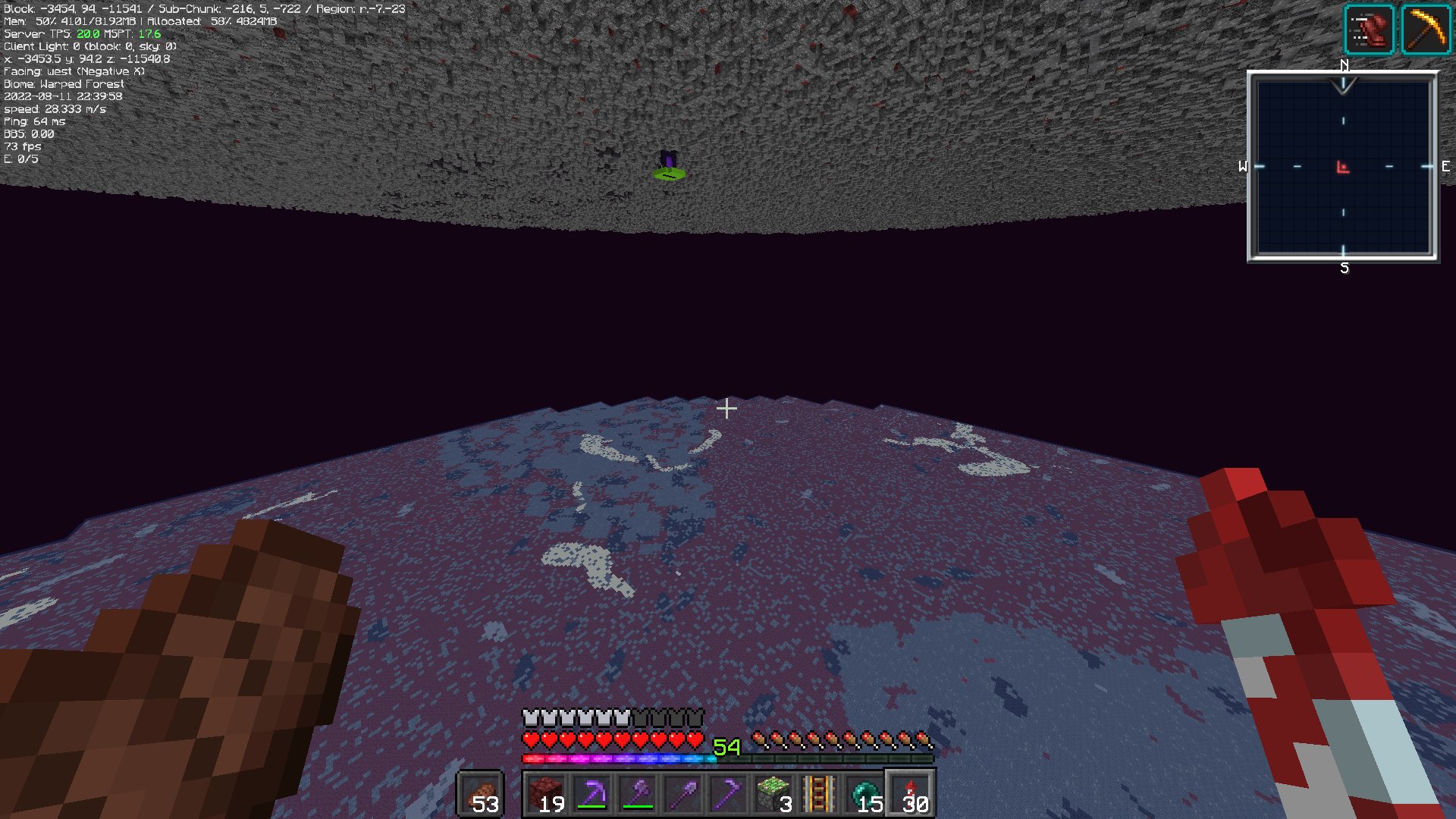Click the crosshair at screen center

pyautogui.click(x=727, y=409)
